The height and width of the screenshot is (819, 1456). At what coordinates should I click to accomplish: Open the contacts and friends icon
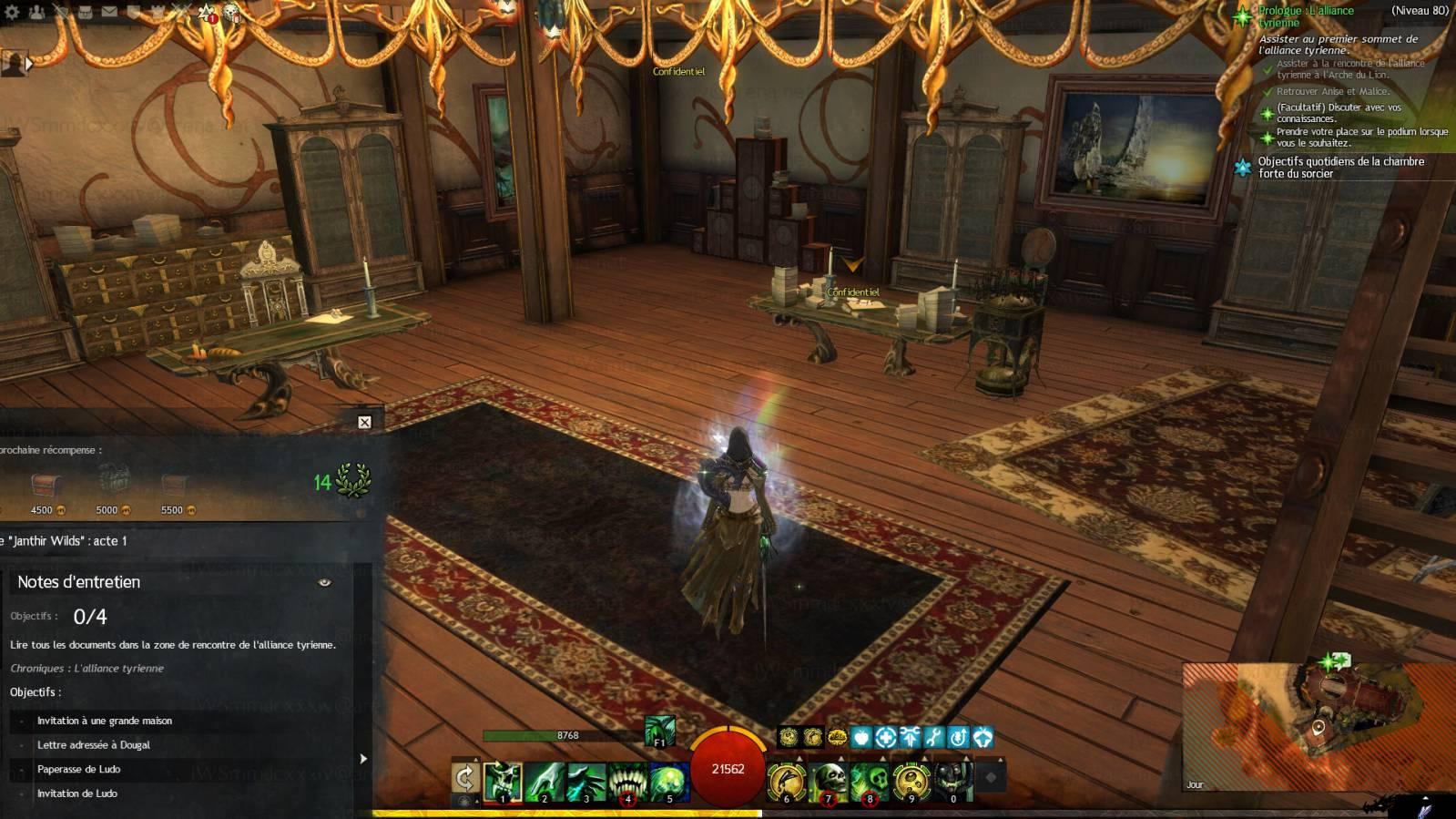point(36,12)
